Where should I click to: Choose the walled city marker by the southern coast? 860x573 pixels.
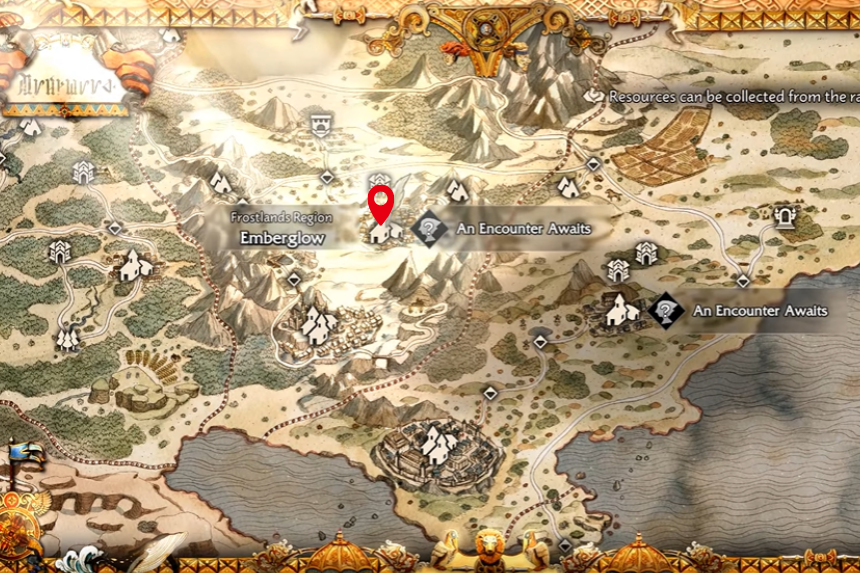[431, 442]
